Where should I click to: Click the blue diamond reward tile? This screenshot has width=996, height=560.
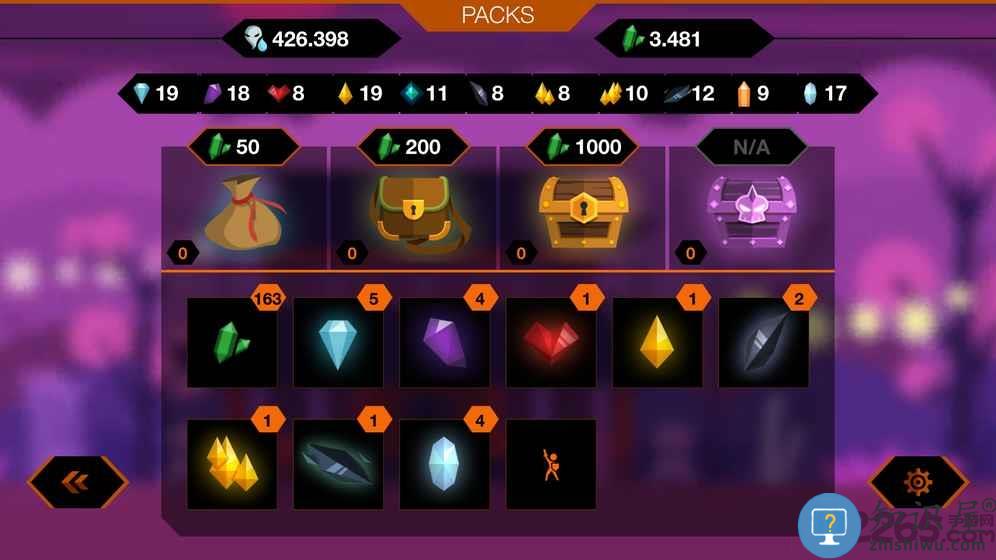[338, 343]
